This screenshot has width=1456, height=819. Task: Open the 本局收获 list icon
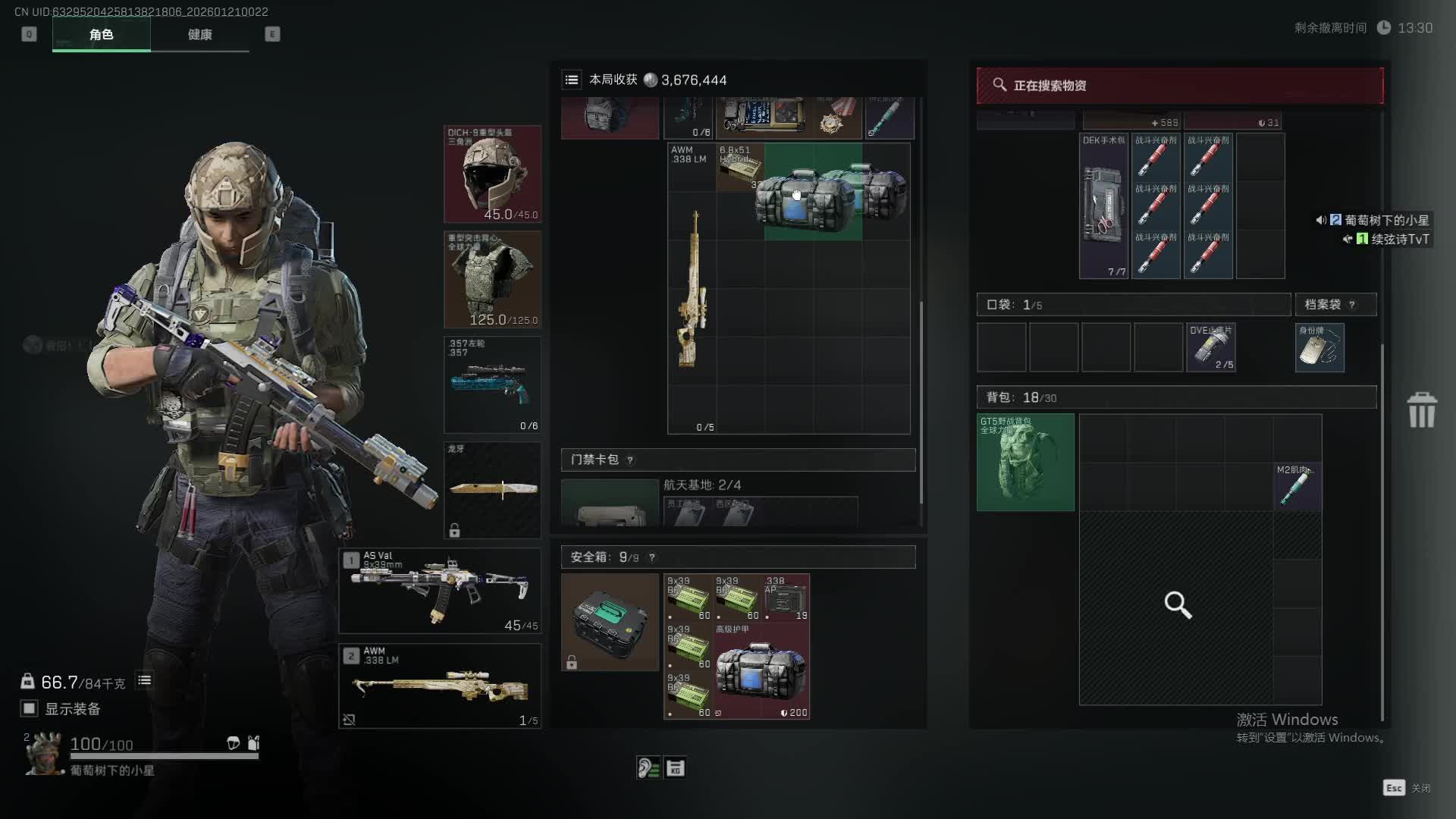pos(572,80)
